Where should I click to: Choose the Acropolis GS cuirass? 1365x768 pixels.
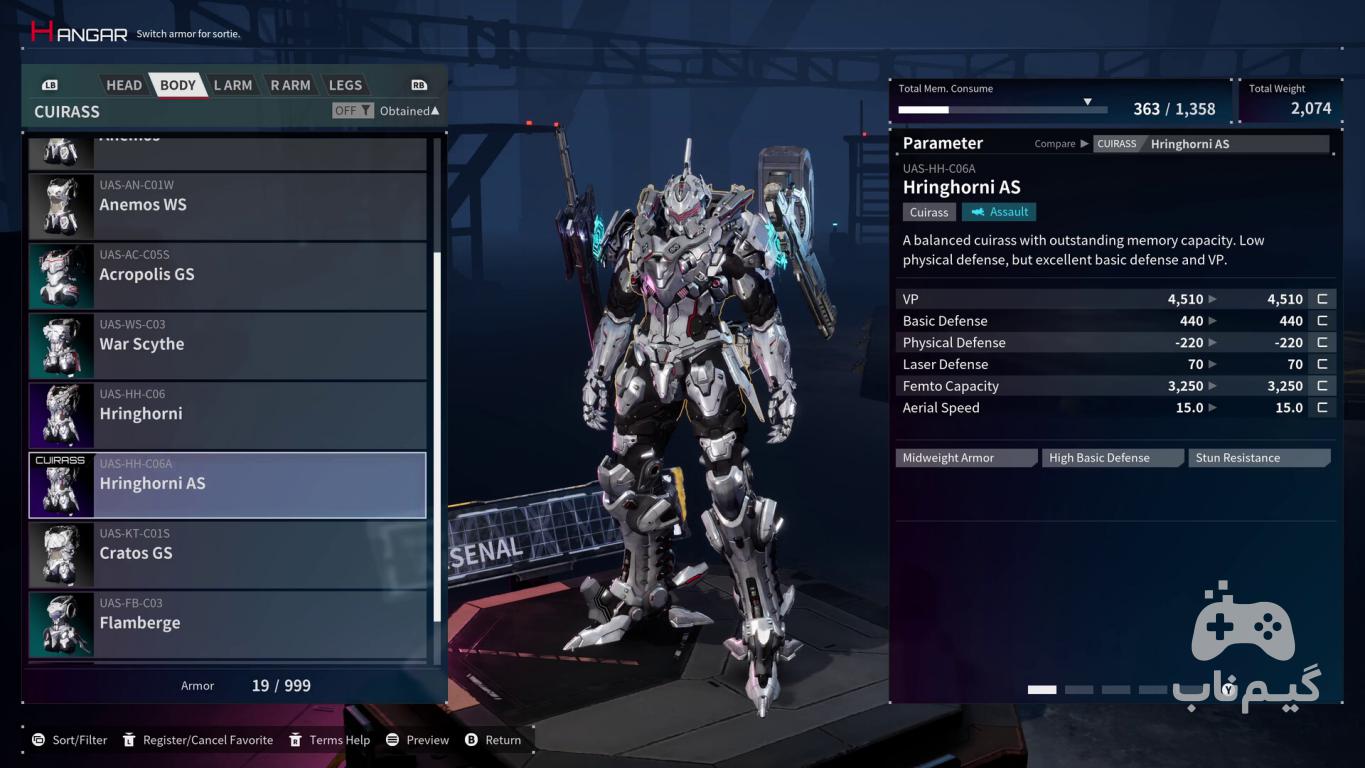point(228,275)
